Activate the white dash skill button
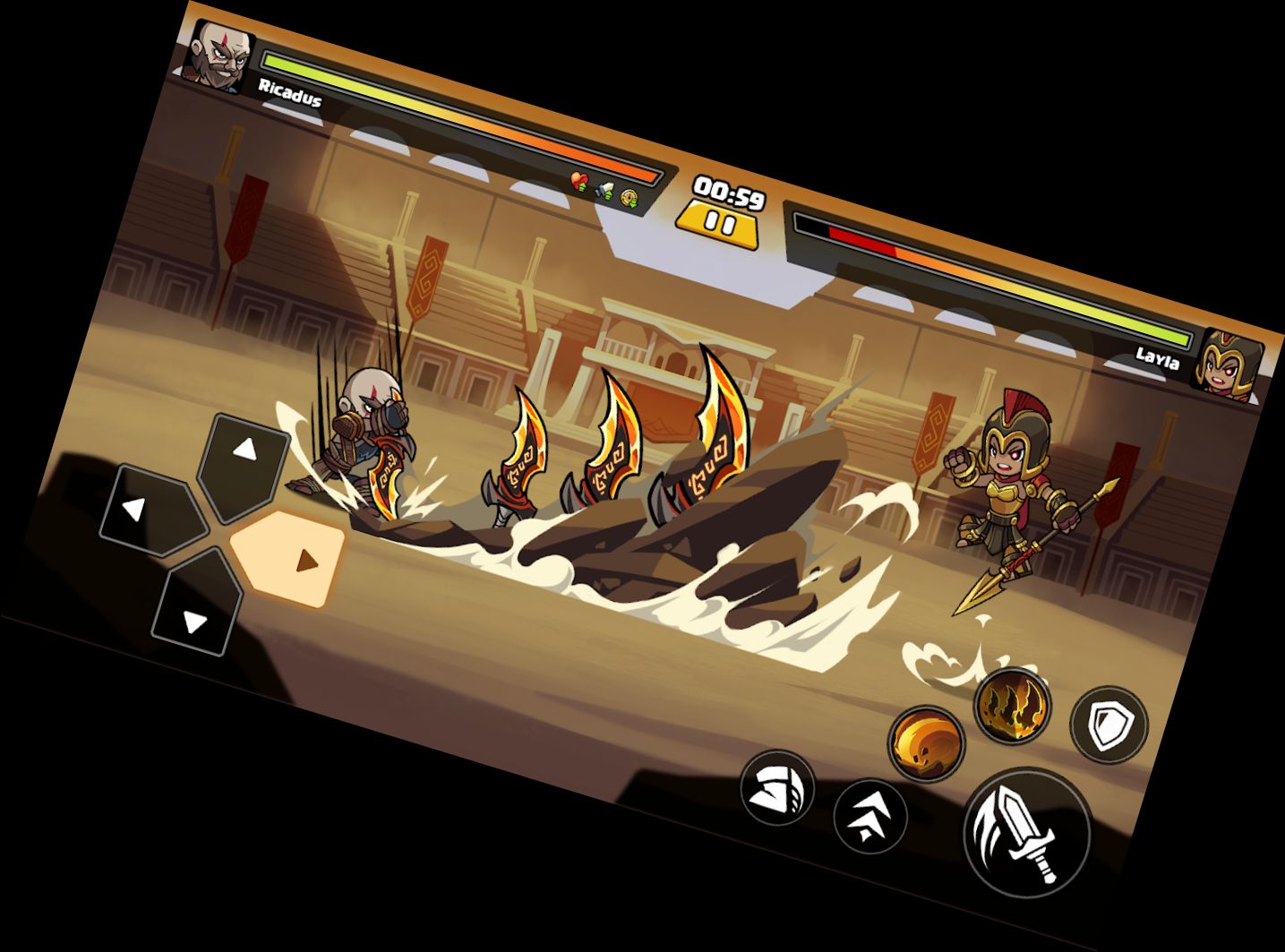This screenshot has height=952, width=1285. (x=776, y=788)
